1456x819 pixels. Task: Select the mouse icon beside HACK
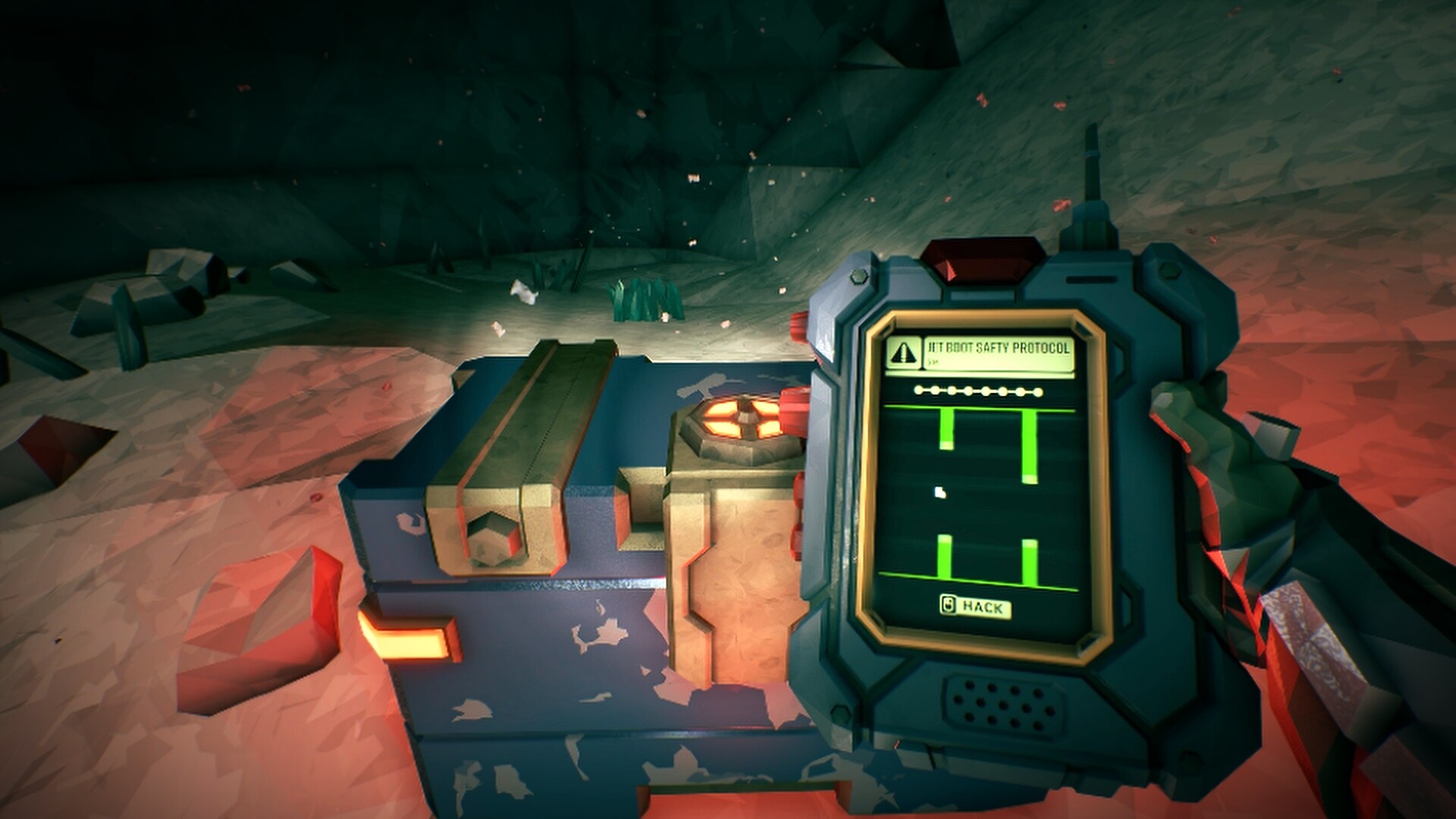948,606
